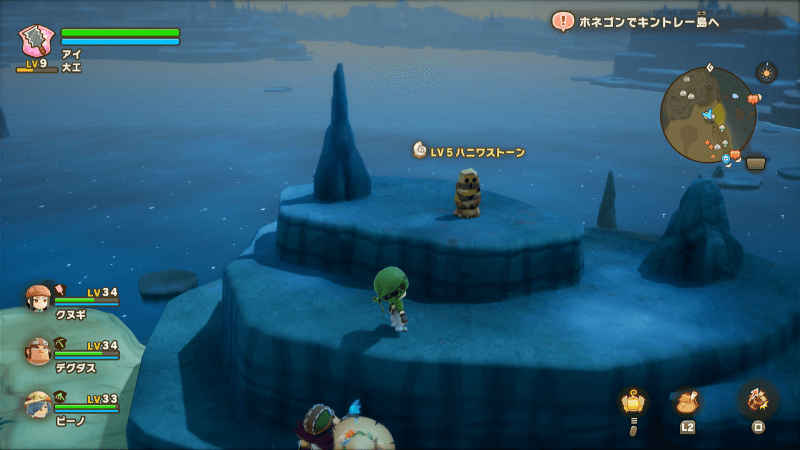This screenshot has width=800, height=450.
Task: Click the blue shield marker below minimap
Action: click(x=727, y=158)
